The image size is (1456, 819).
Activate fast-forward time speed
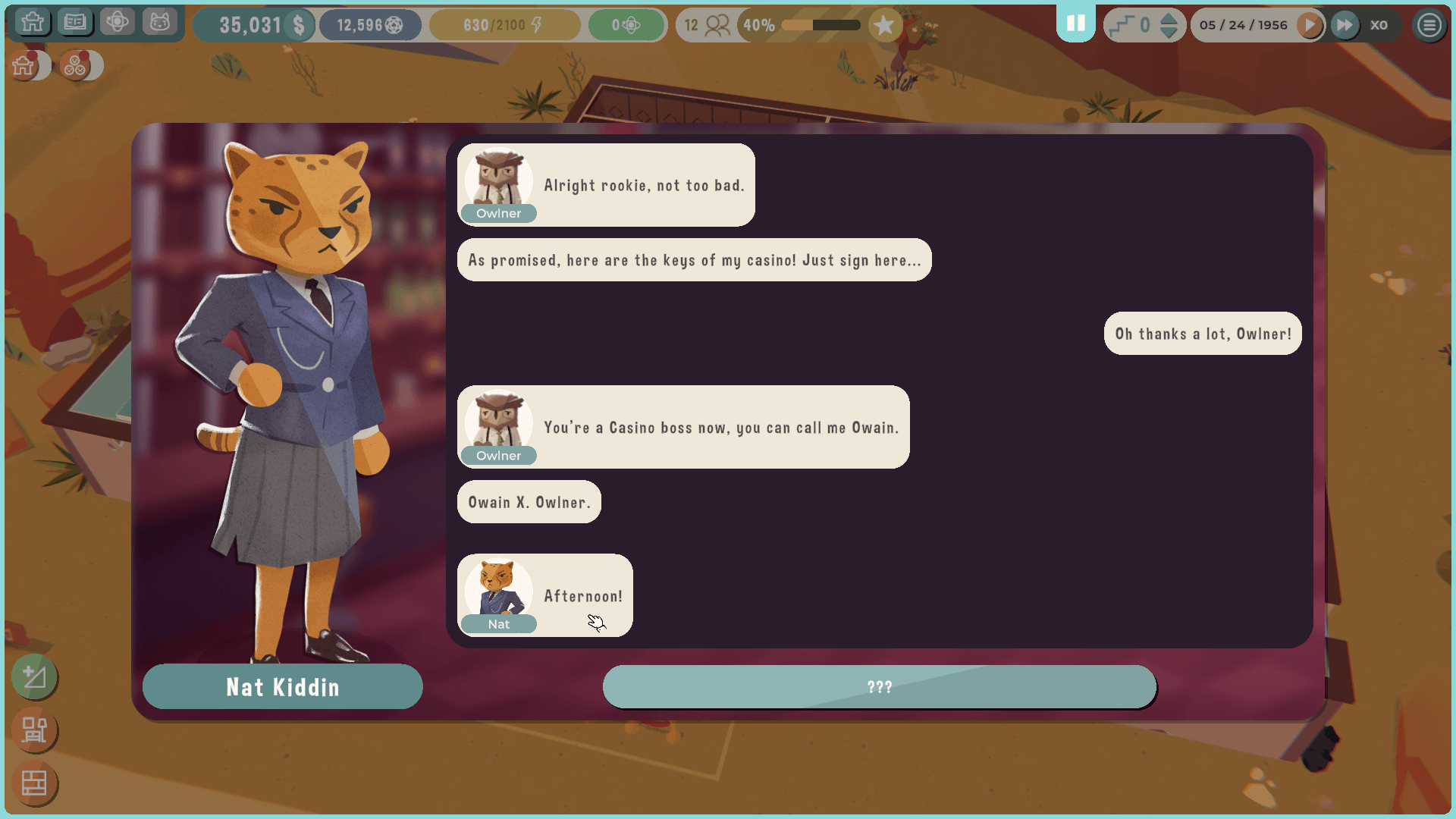(x=1345, y=25)
